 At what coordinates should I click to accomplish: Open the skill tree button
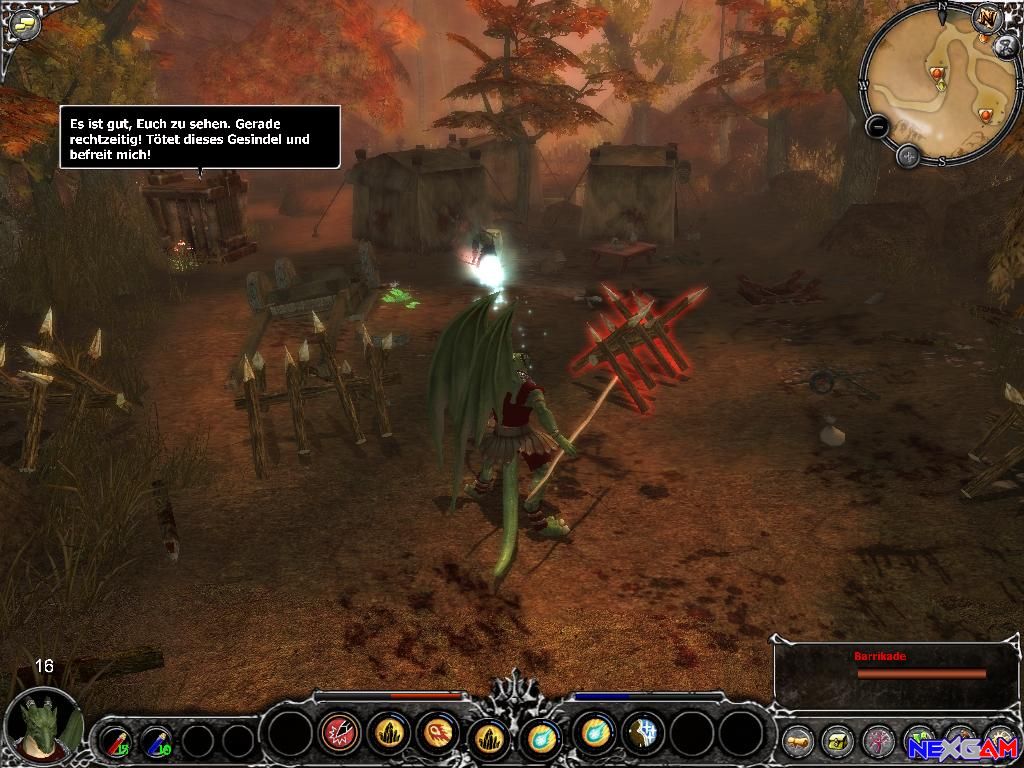(x=877, y=741)
